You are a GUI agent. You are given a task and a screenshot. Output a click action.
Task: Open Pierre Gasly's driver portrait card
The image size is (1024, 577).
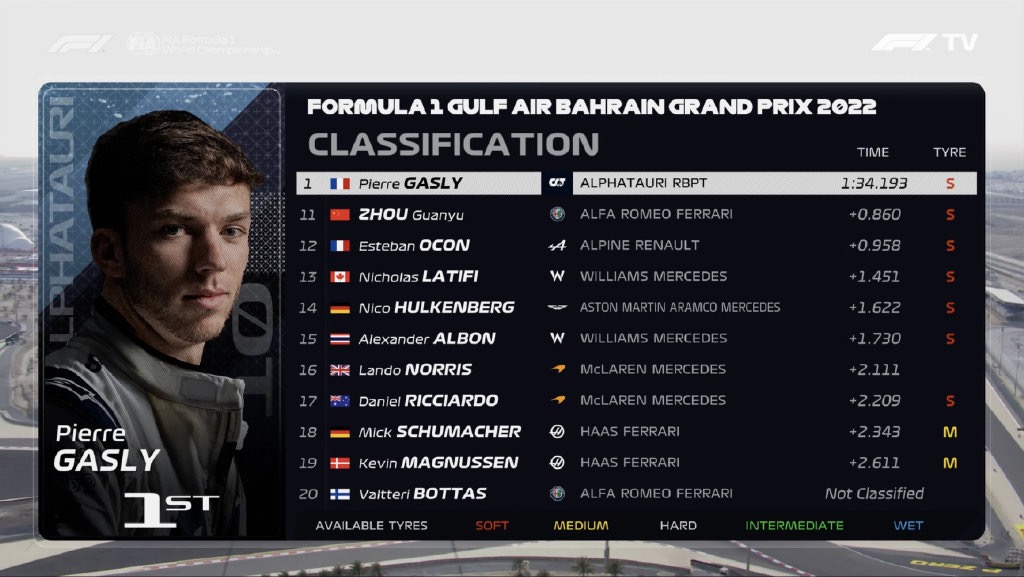pos(160,310)
